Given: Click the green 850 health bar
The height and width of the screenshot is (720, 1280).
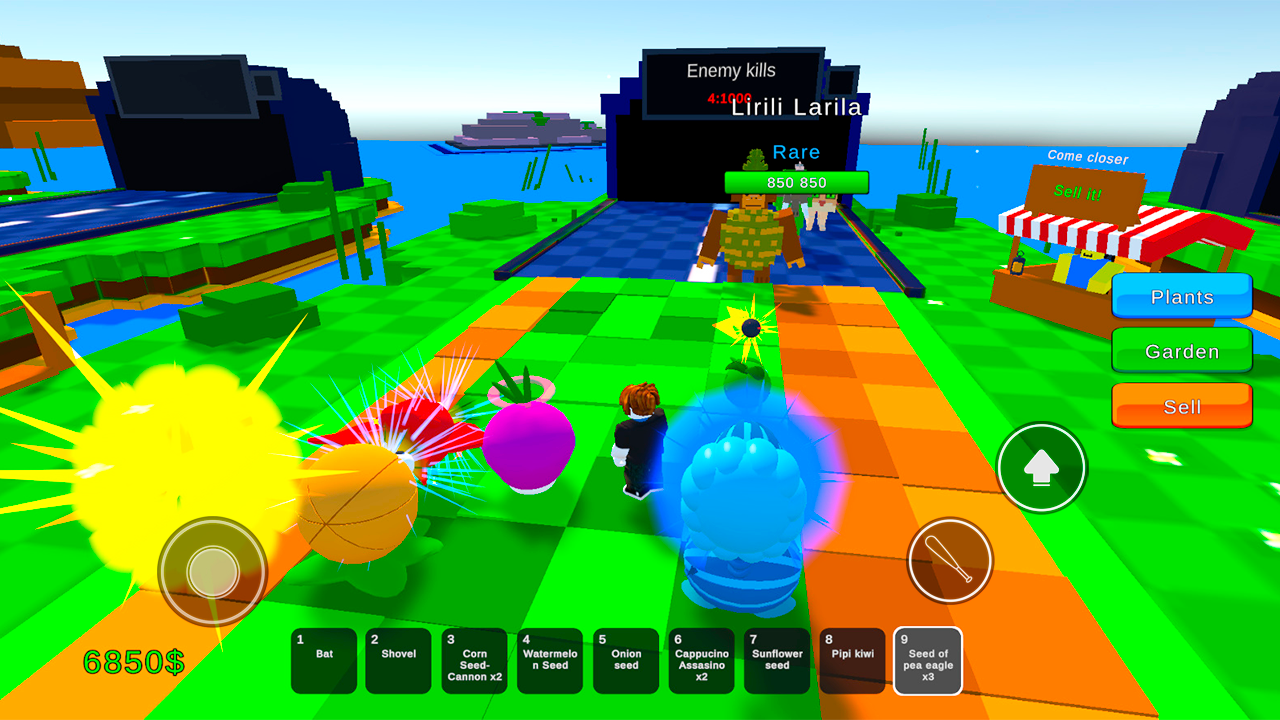Looking at the screenshot, I should coord(795,183).
